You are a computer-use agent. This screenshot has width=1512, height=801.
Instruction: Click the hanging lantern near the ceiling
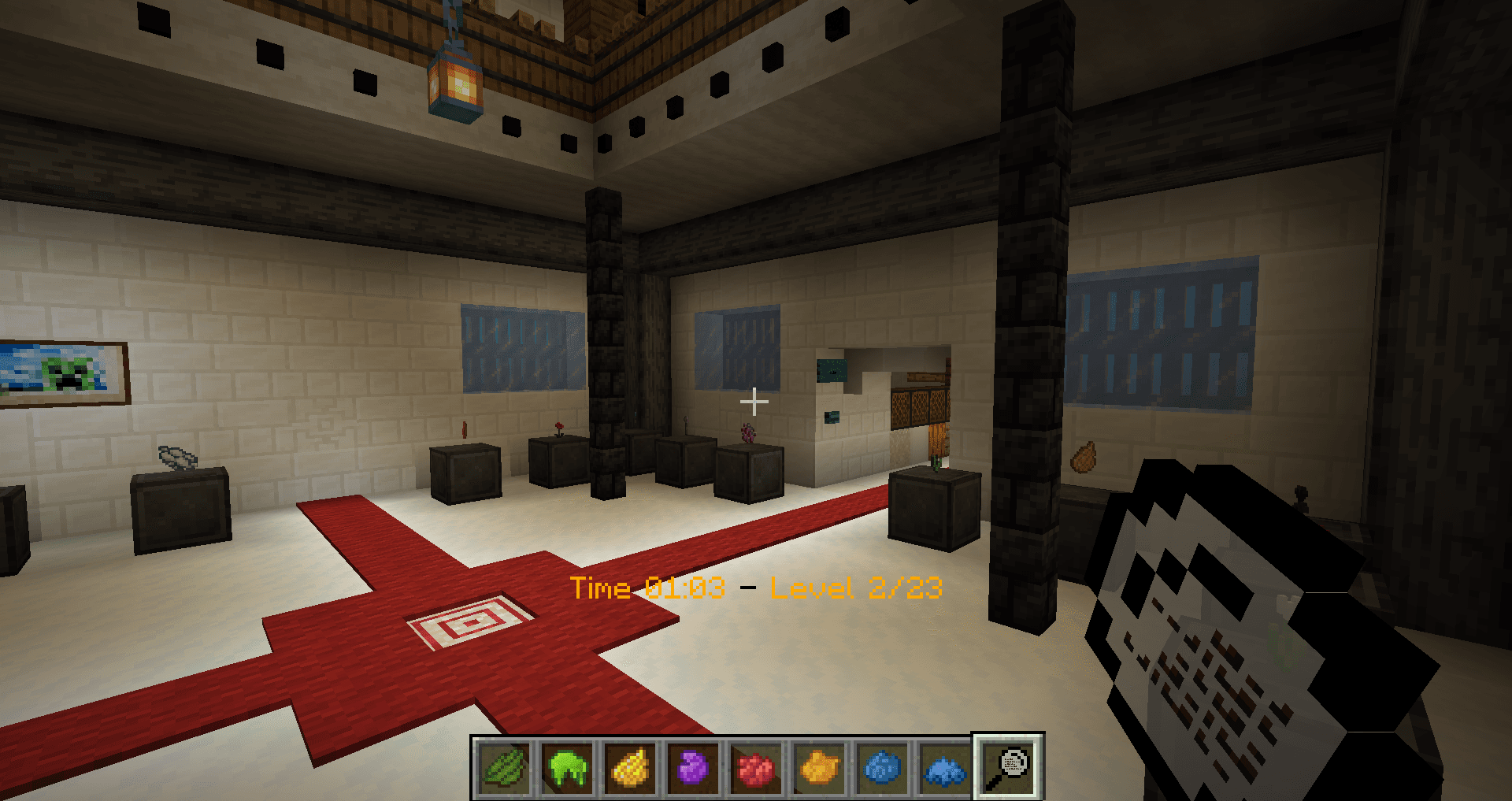(x=455, y=83)
